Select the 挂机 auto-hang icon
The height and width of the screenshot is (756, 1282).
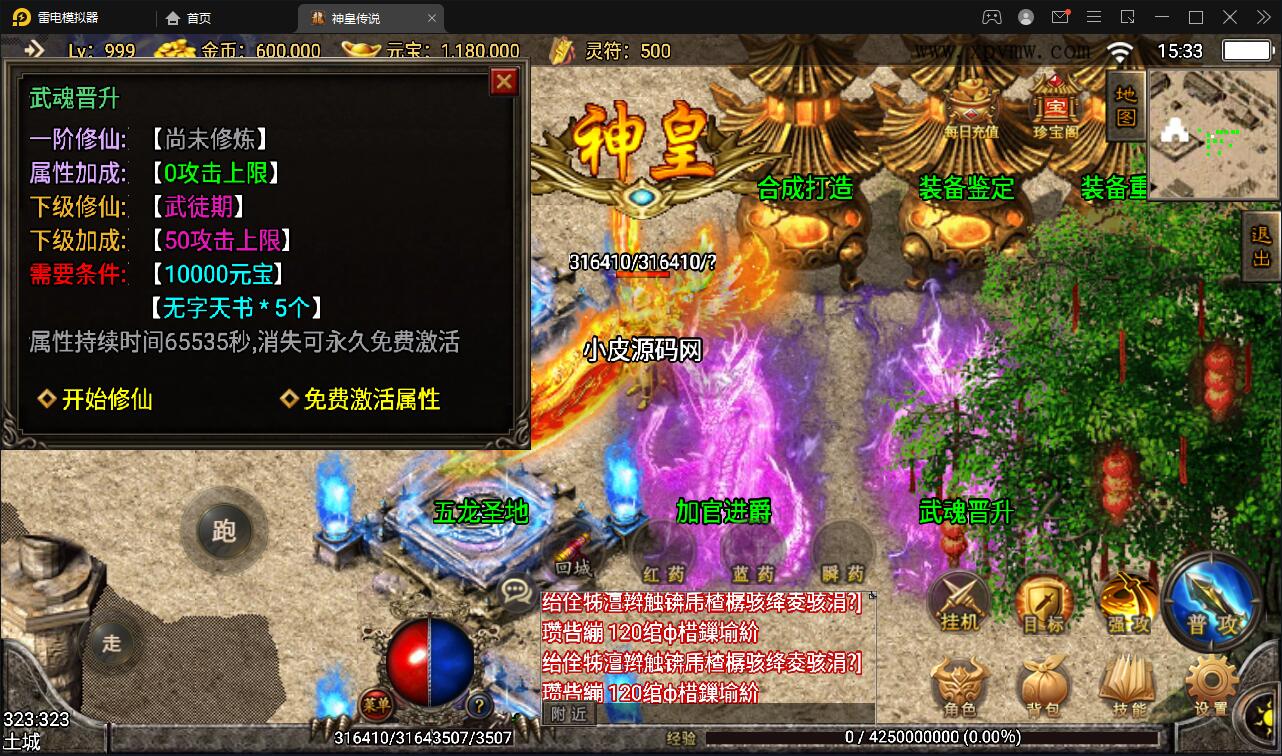(x=961, y=602)
